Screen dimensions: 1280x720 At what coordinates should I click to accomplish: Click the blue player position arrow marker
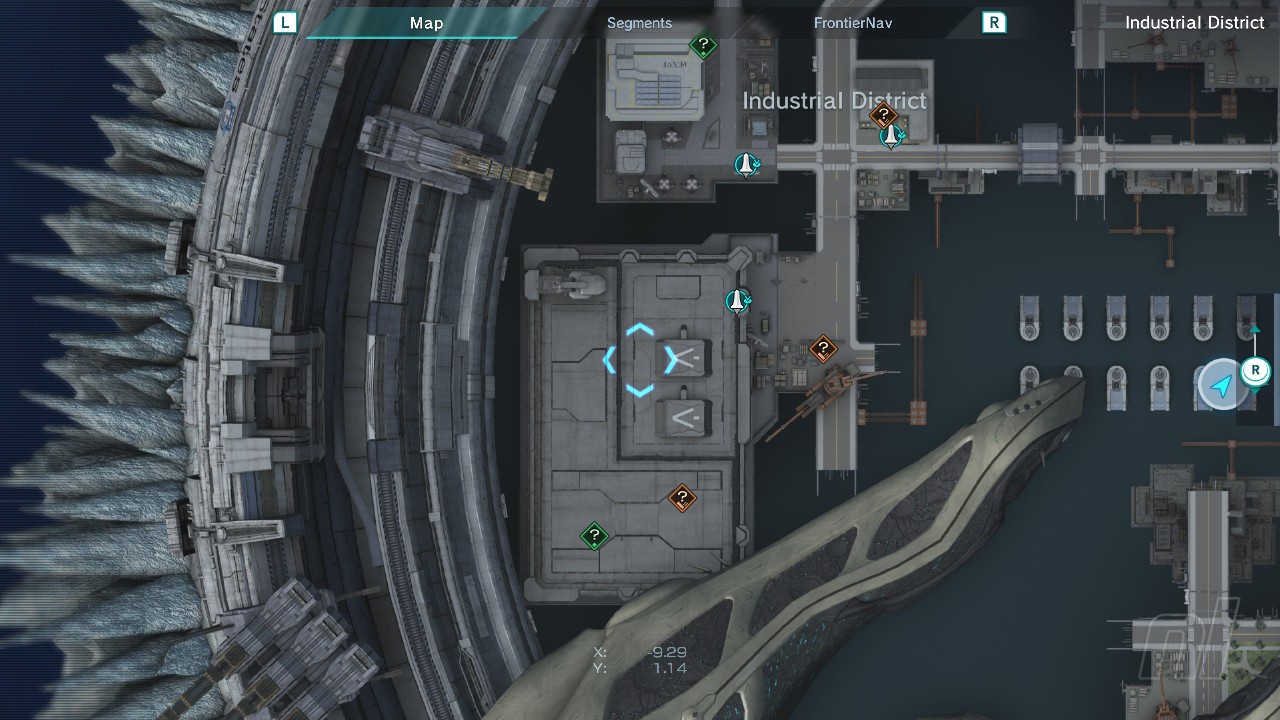(1221, 385)
